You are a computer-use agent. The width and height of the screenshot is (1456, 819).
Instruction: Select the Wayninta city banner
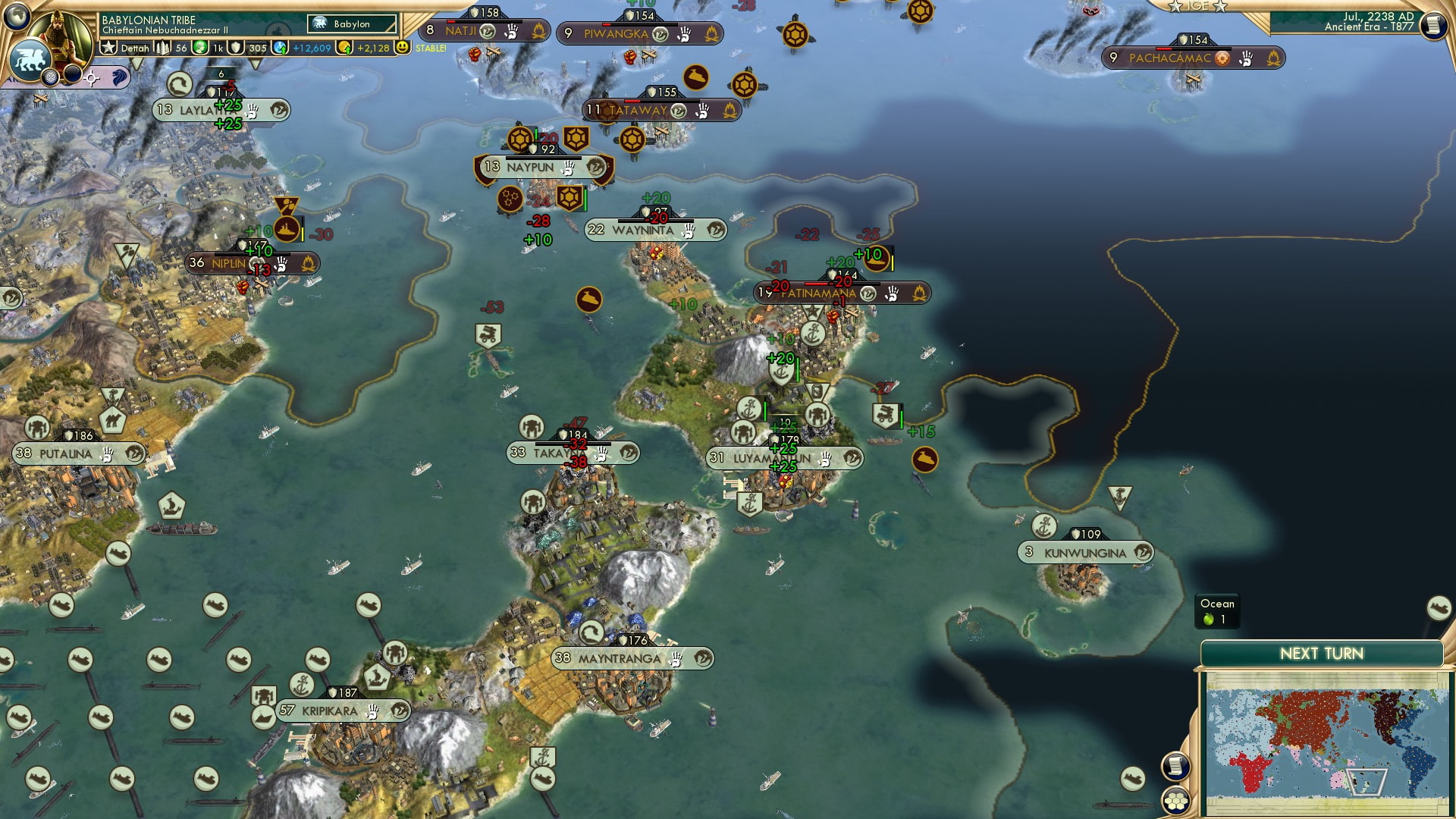642,231
